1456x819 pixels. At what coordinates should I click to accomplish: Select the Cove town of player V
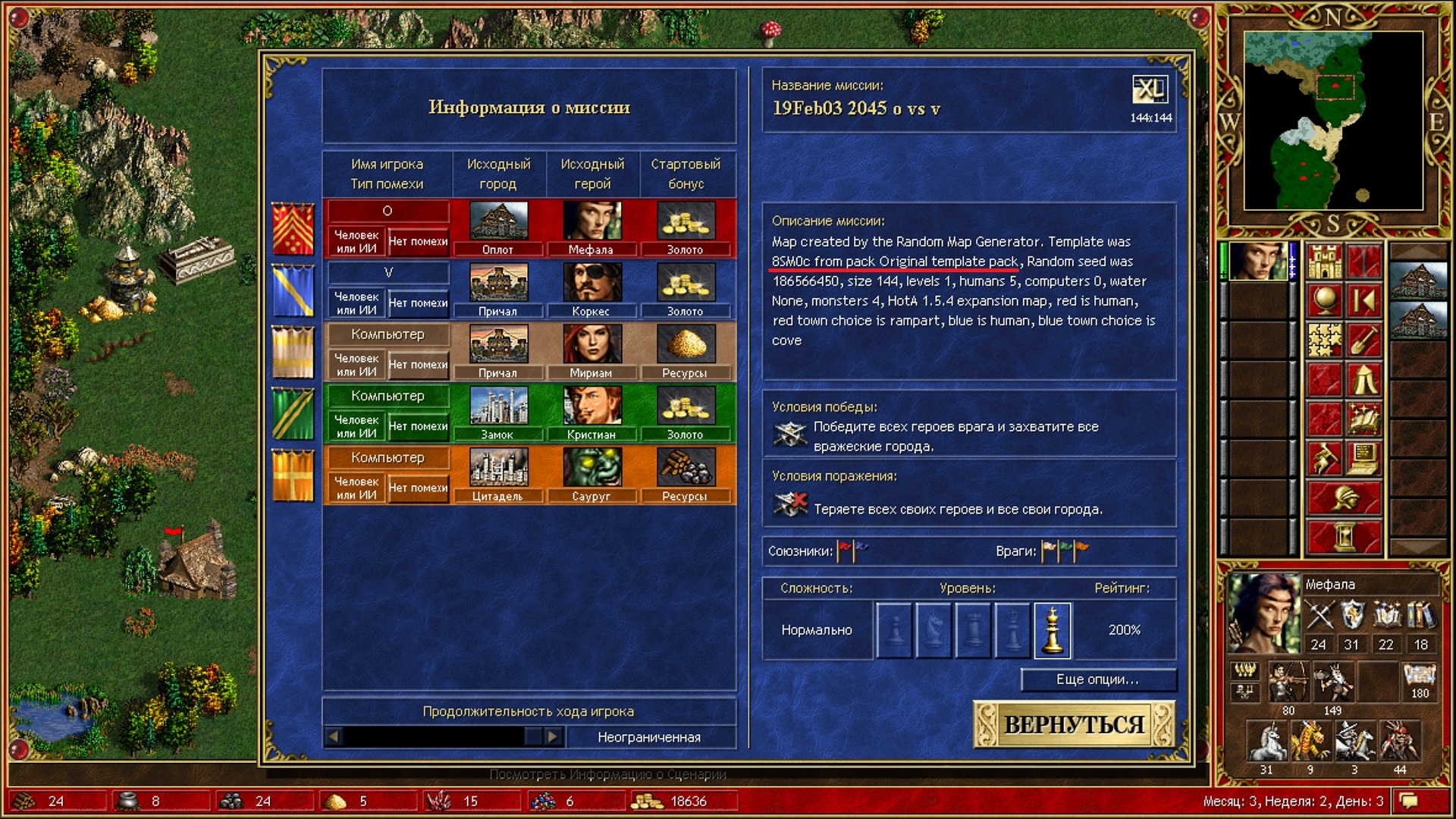pos(497,284)
